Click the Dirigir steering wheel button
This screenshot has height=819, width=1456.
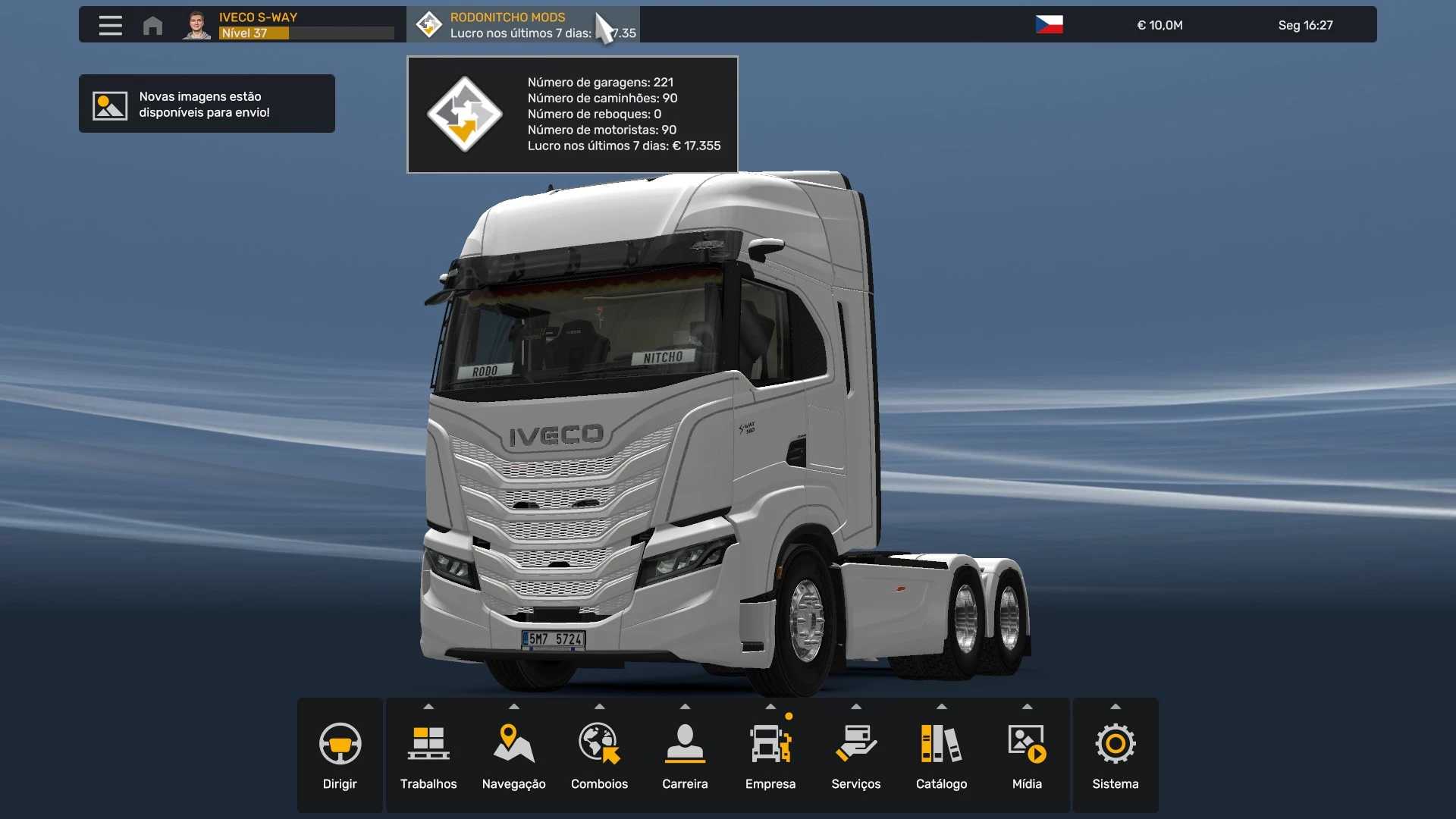[340, 755]
